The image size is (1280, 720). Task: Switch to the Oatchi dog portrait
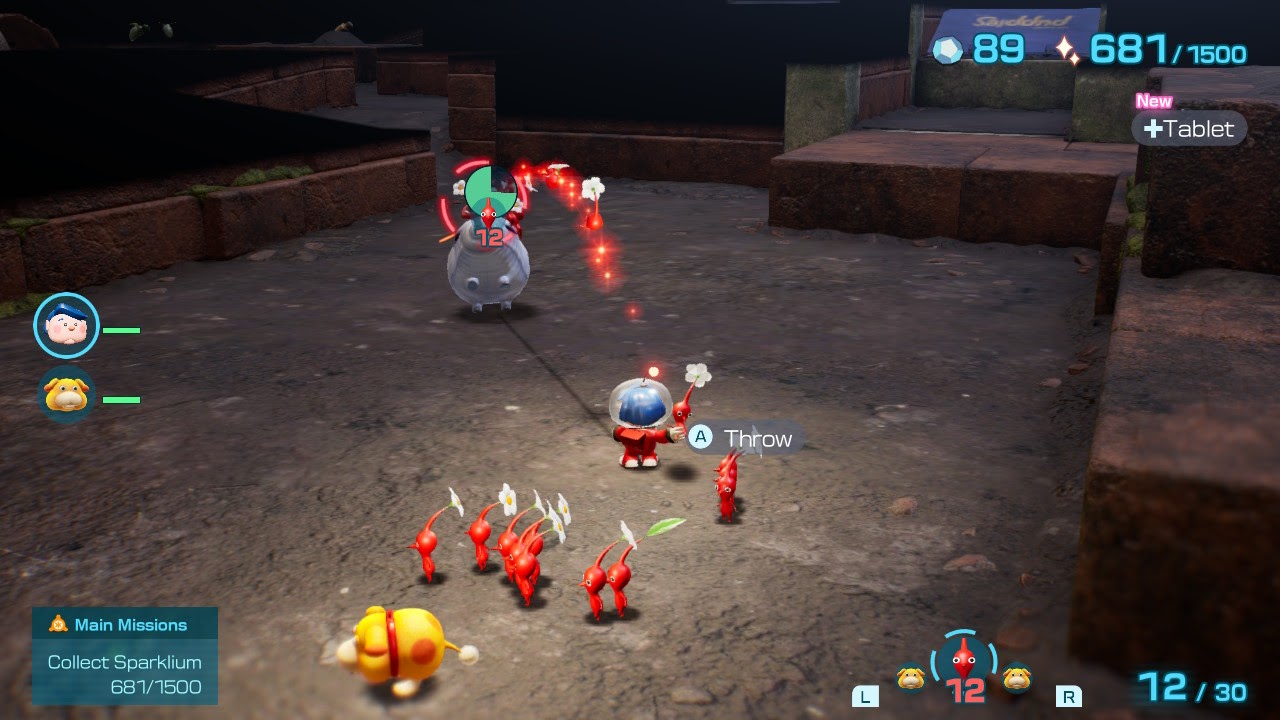pyautogui.click(x=67, y=396)
